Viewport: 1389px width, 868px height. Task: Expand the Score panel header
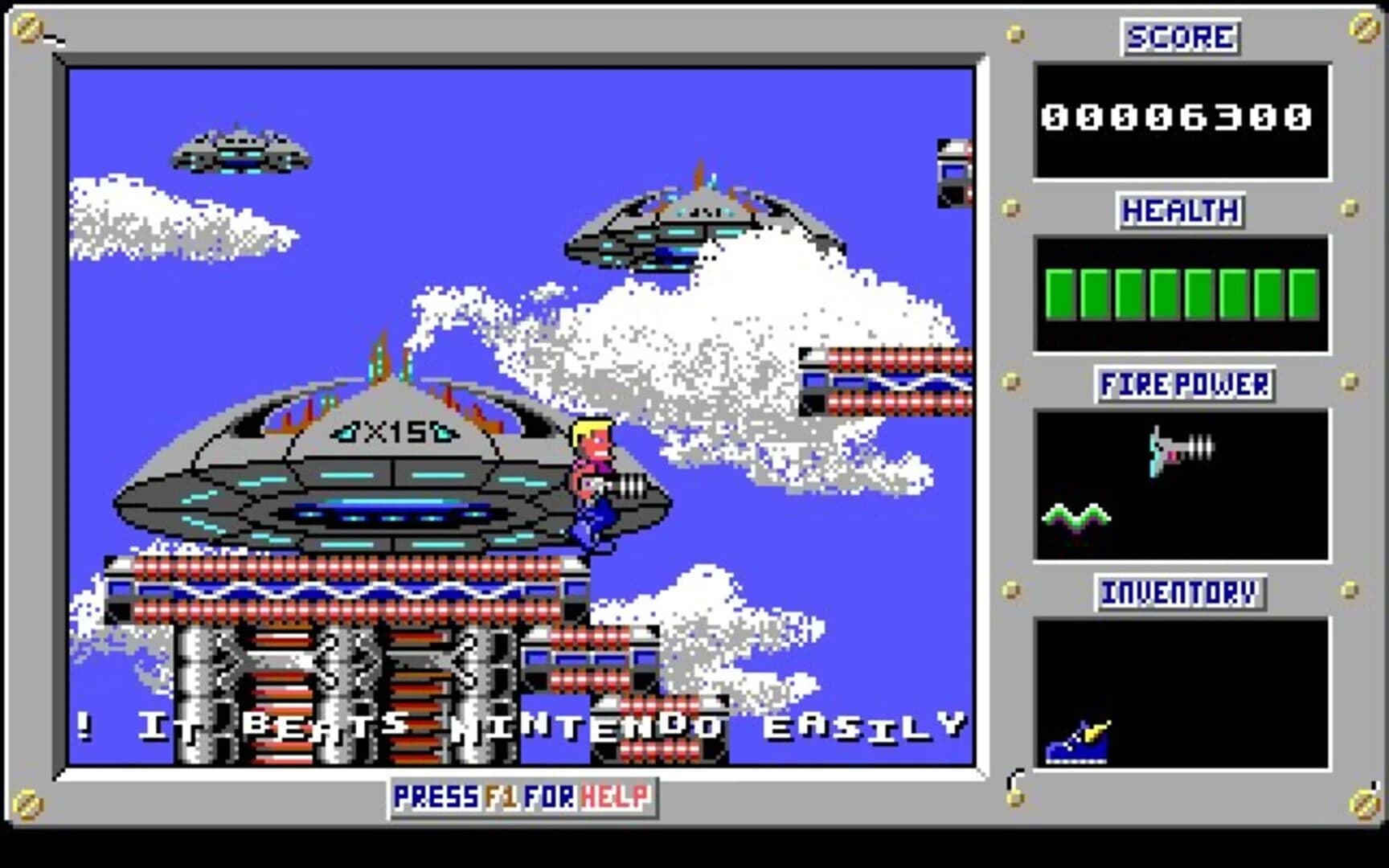pyautogui.click(x=1179, y=37)
